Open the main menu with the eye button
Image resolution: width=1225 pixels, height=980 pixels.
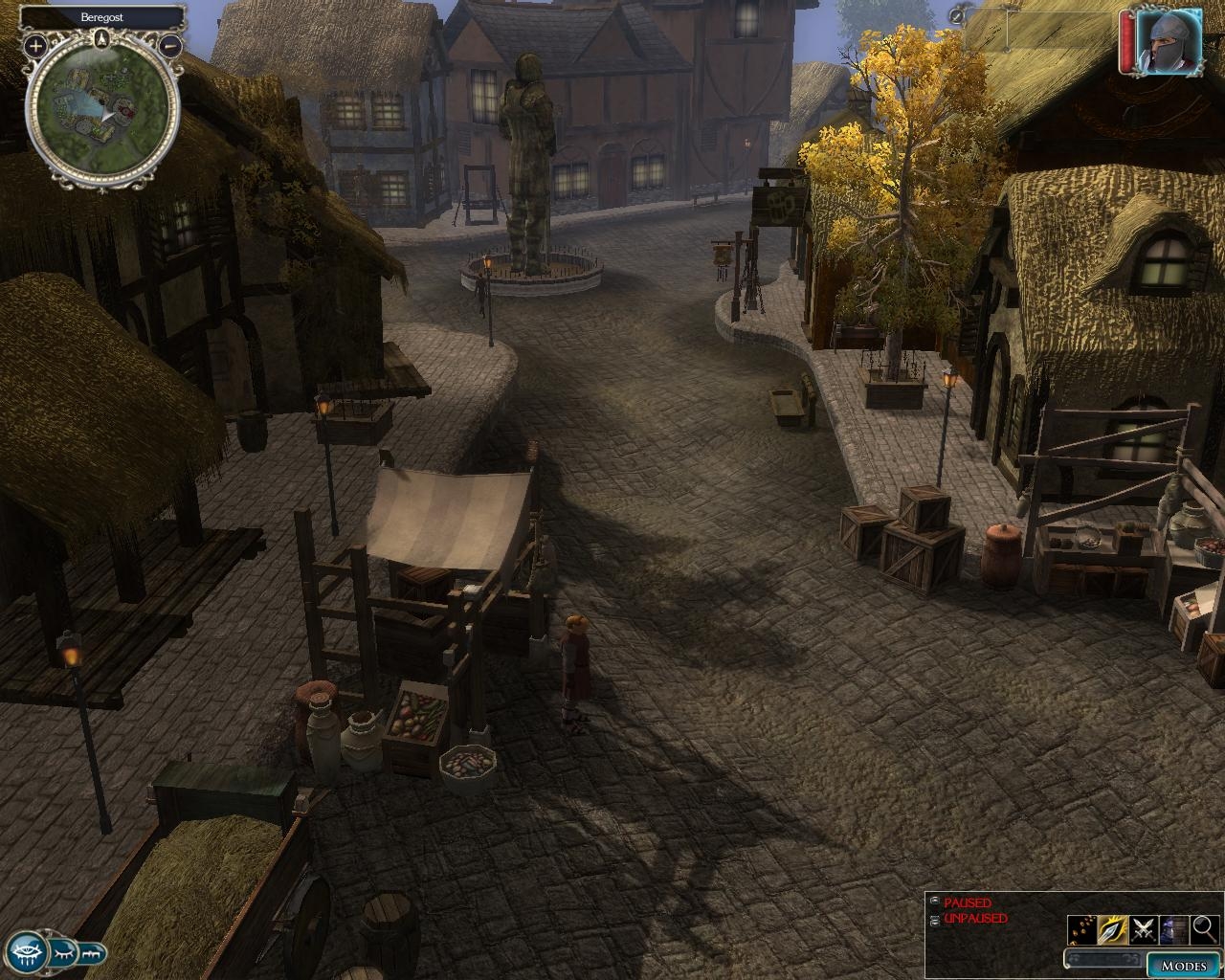pyautogui.click(x=23, y=951)
